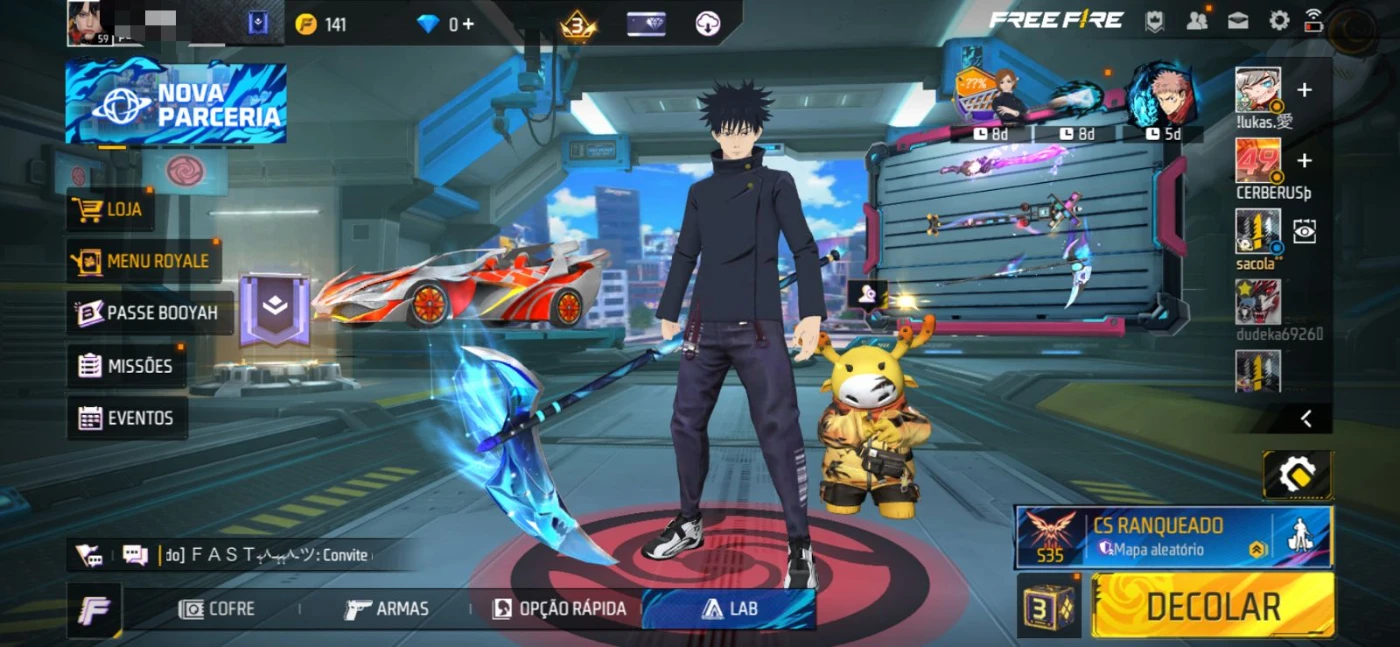Image resolution: width=1400 pixels, height=647 pixels.
Task: Open the EVENTOS calendar
Action: (x=126, y=418)
